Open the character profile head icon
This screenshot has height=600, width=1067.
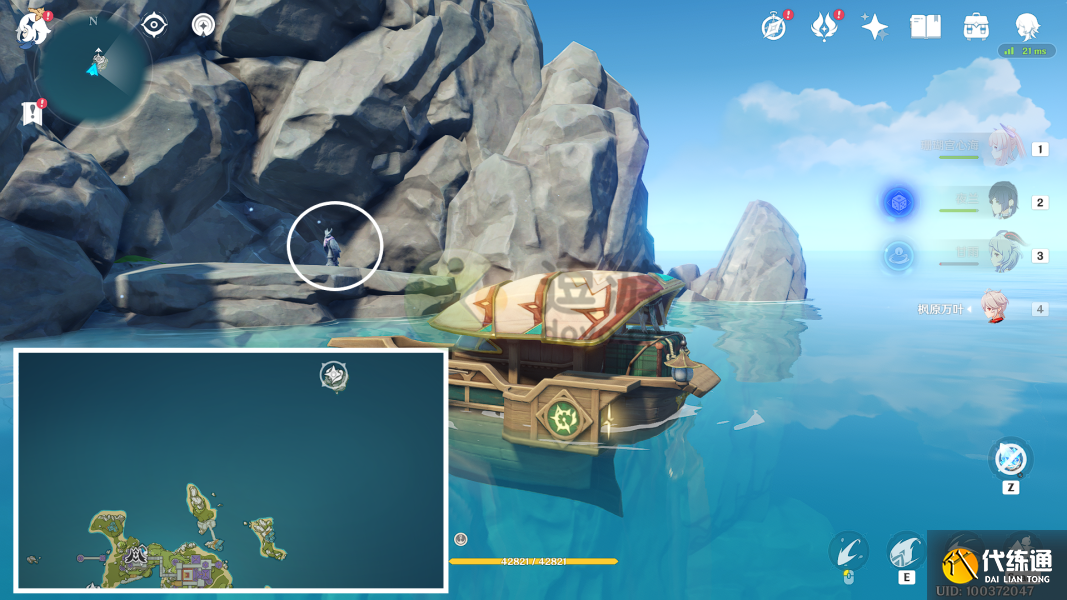[x=1027, y=26]
